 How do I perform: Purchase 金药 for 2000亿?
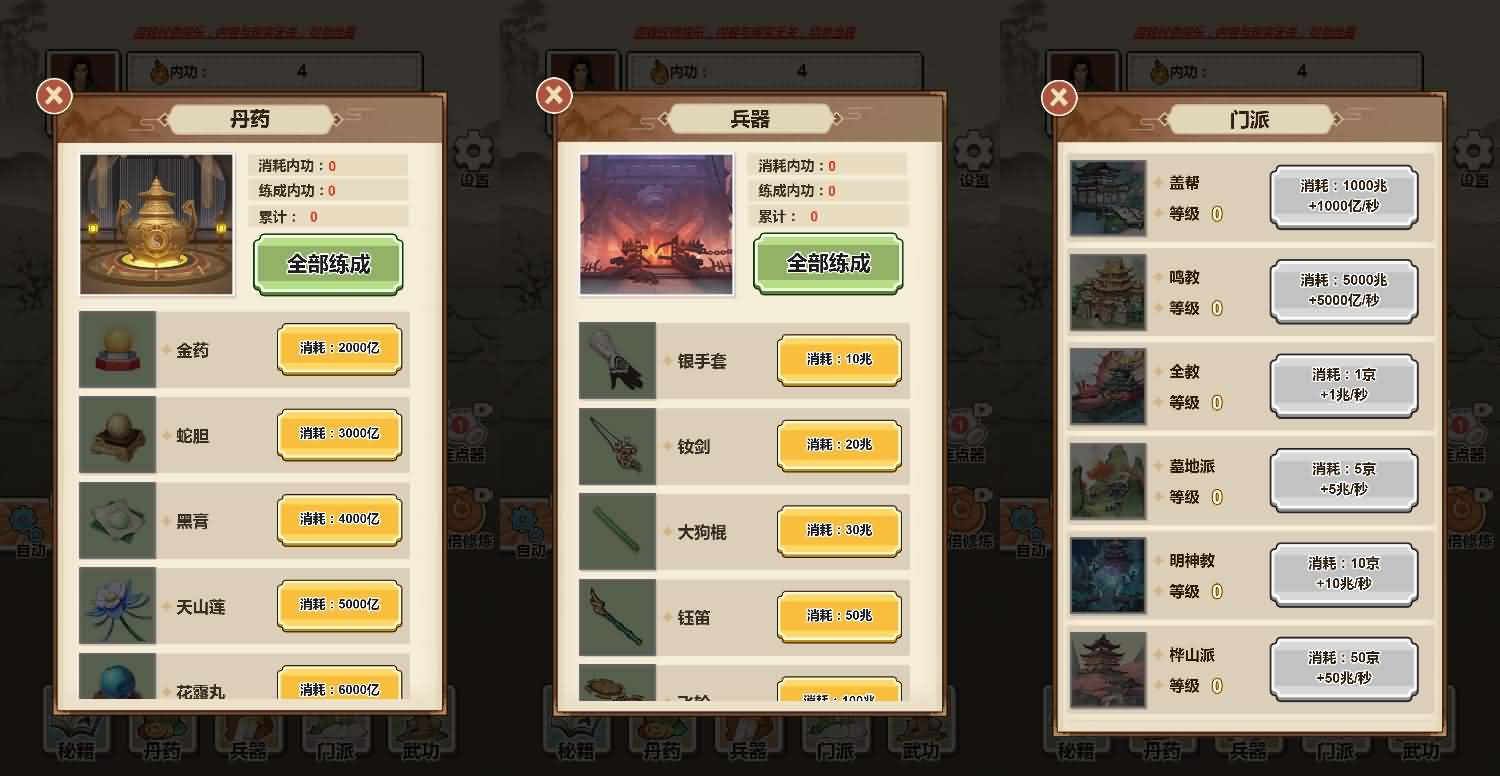point(340,348)
